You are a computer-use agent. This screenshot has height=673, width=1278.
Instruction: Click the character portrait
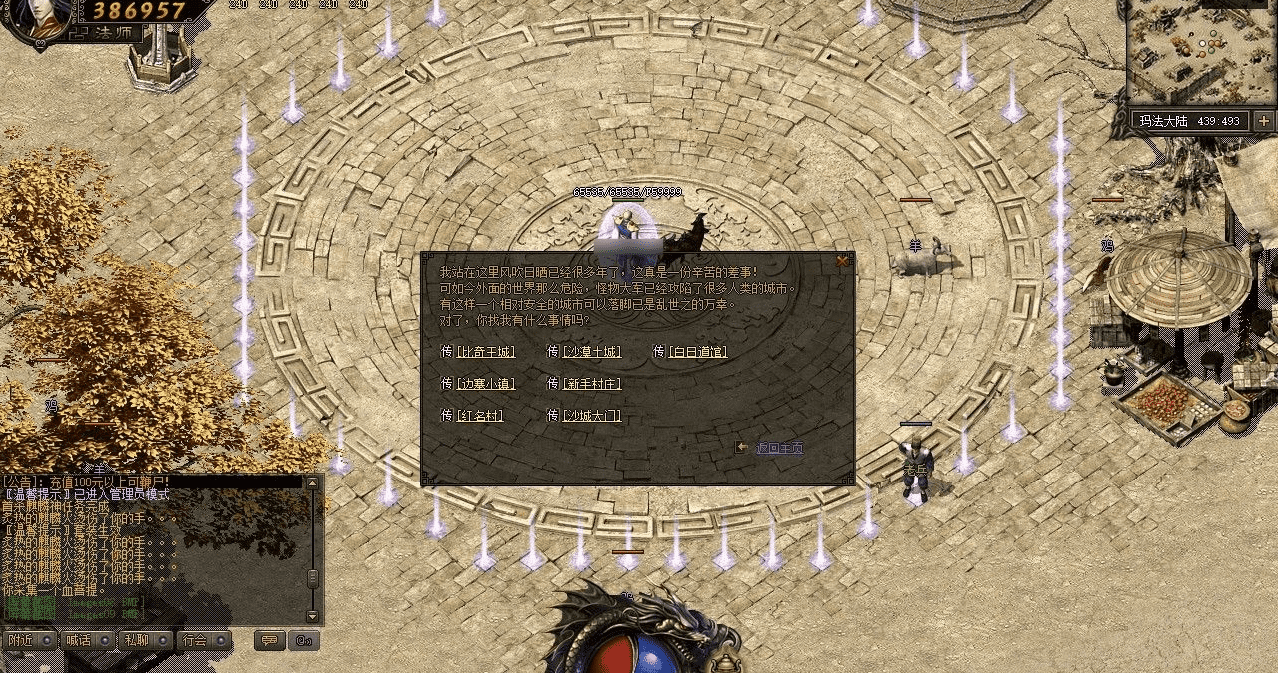tap(37, 20)
